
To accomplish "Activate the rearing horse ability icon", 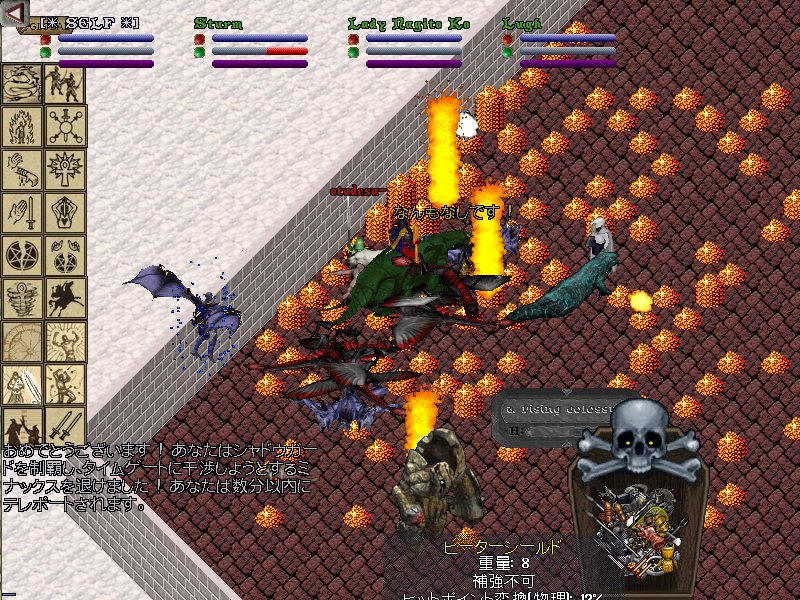I will pos(65,298).
